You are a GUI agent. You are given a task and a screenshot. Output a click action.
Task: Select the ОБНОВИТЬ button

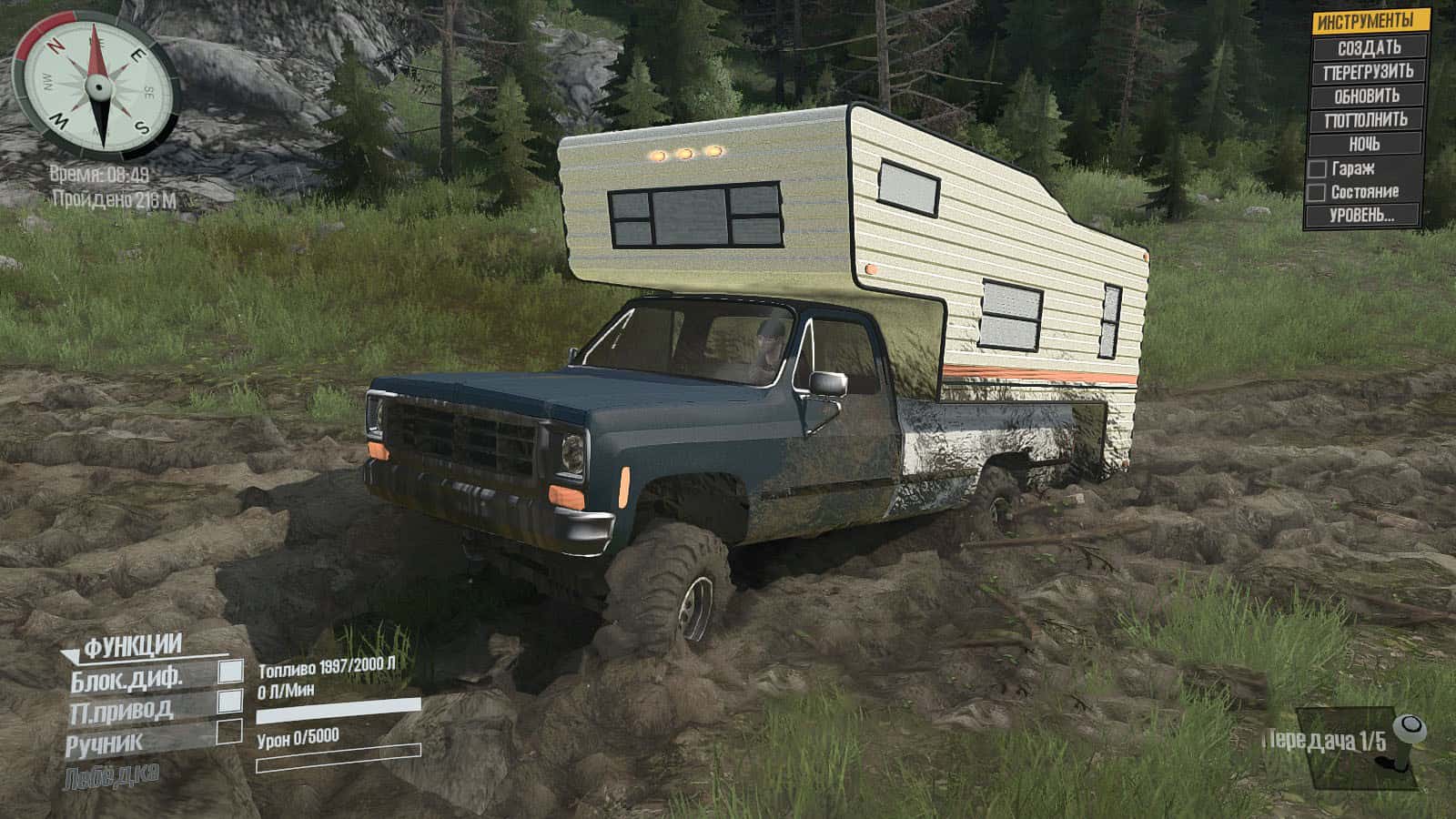tap(1367, 96)
